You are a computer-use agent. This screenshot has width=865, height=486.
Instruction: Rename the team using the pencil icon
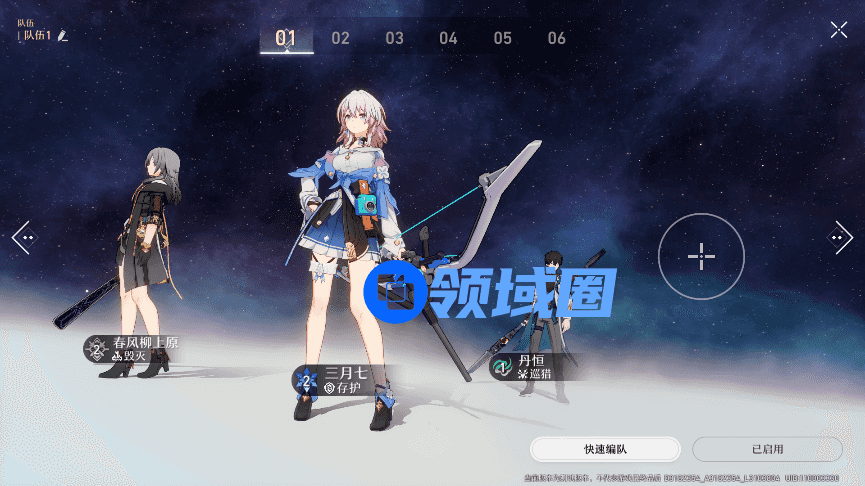(x=63, y=36)
